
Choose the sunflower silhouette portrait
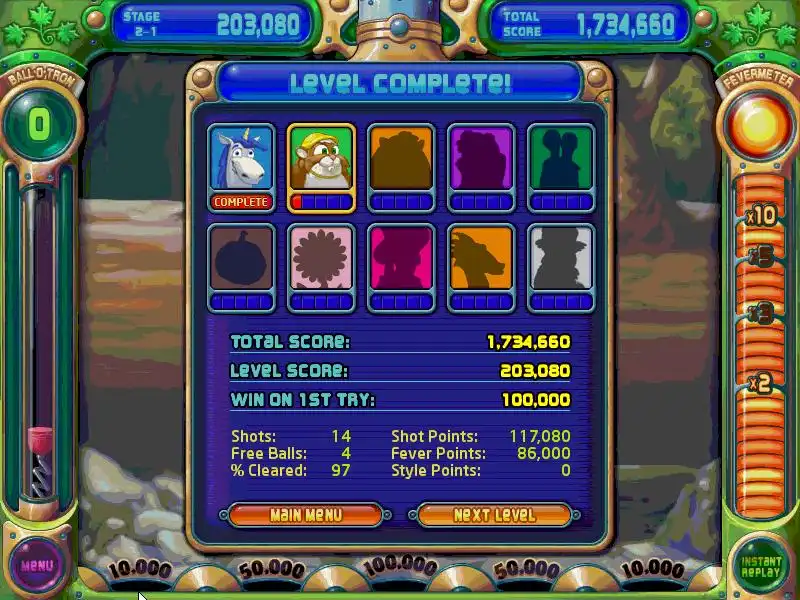(x=321, y=260)
